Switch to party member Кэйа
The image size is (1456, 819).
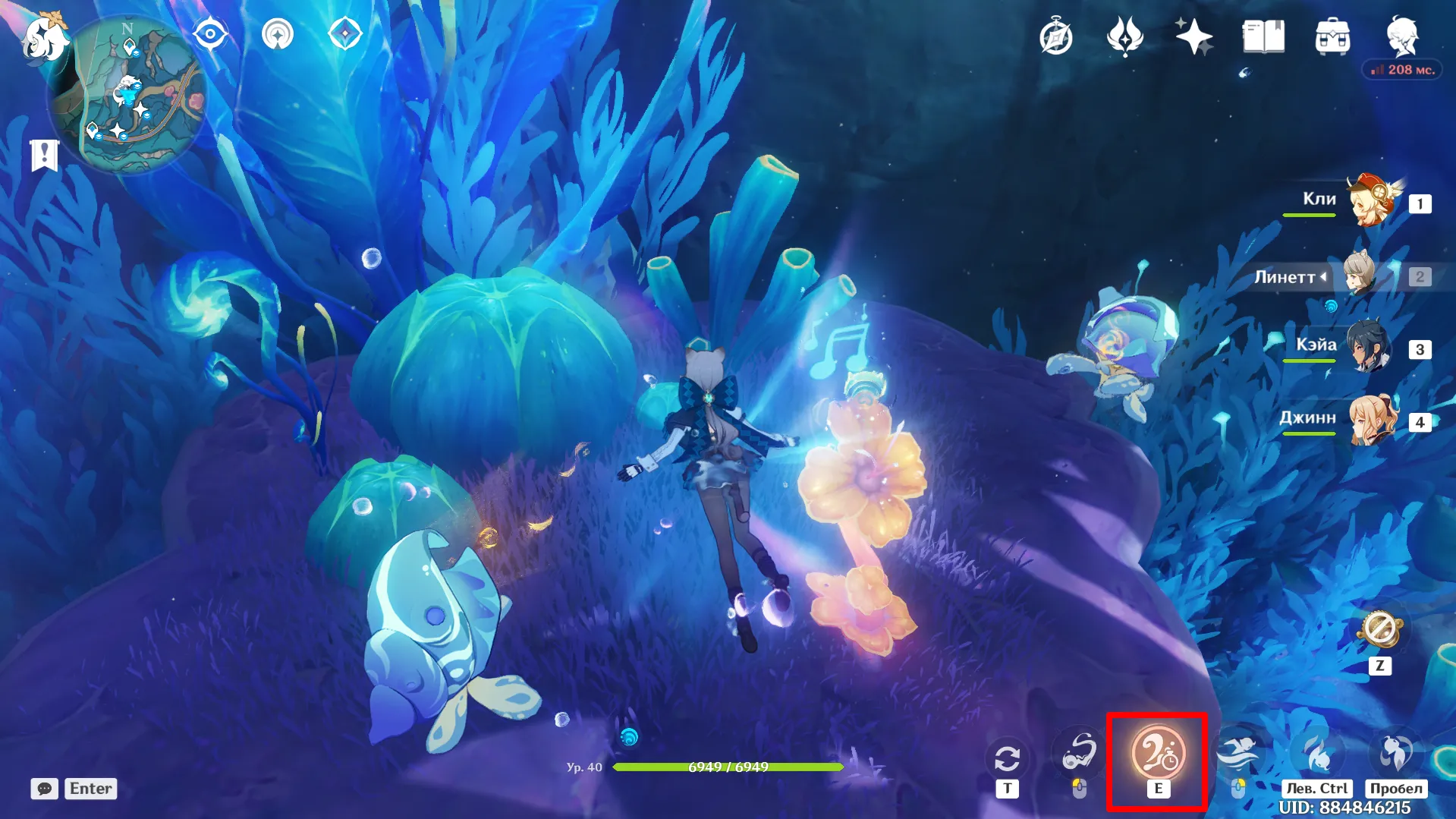point(1370,348)
